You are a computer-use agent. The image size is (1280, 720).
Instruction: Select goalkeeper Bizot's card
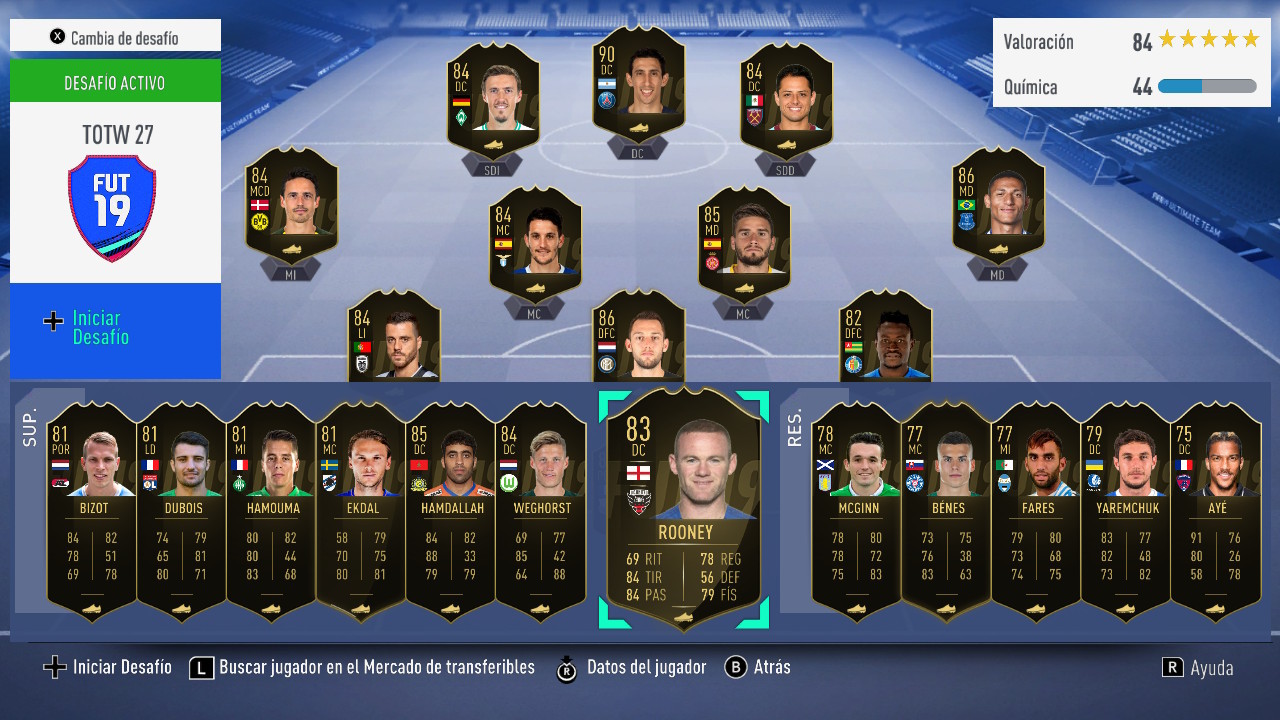coord(92,510)
